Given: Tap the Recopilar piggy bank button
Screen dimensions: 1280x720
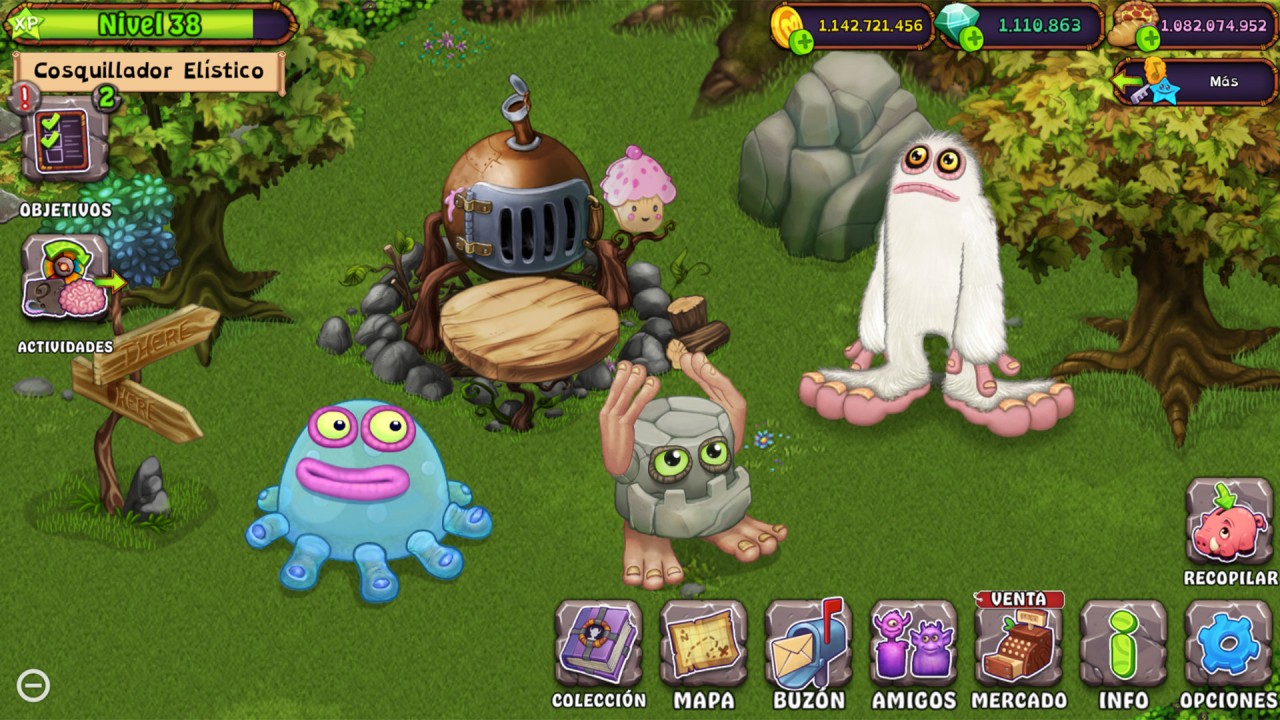Looking at the screenshot, I should (x=1228, y=522).
